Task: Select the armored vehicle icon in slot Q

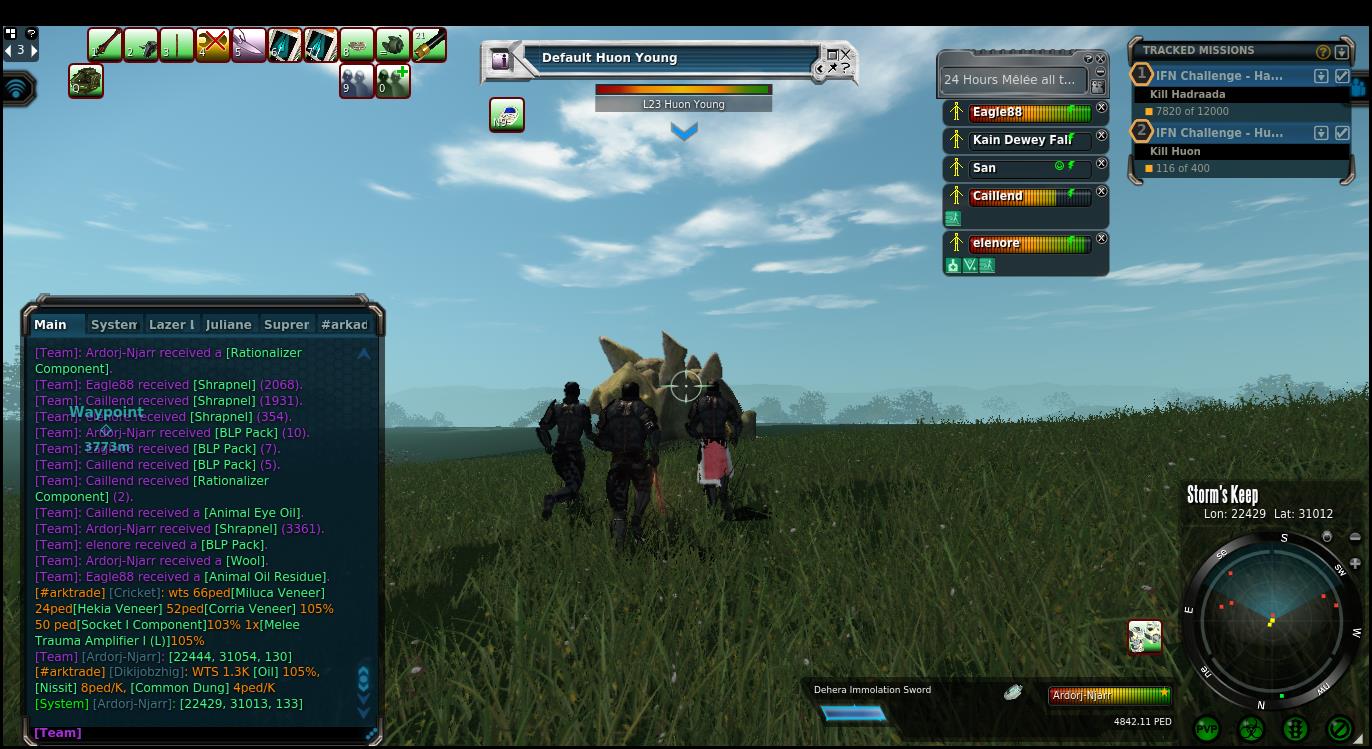Action: (x=86, y=81)
